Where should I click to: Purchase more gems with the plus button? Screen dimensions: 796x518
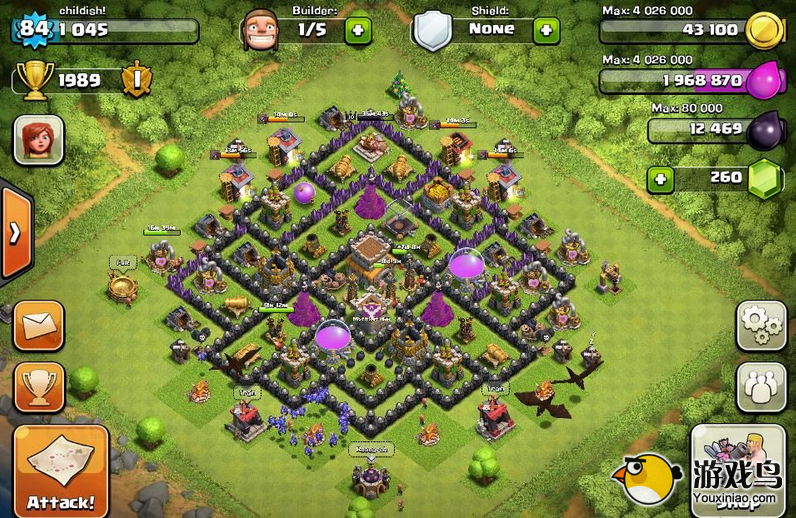click(660, 180)
